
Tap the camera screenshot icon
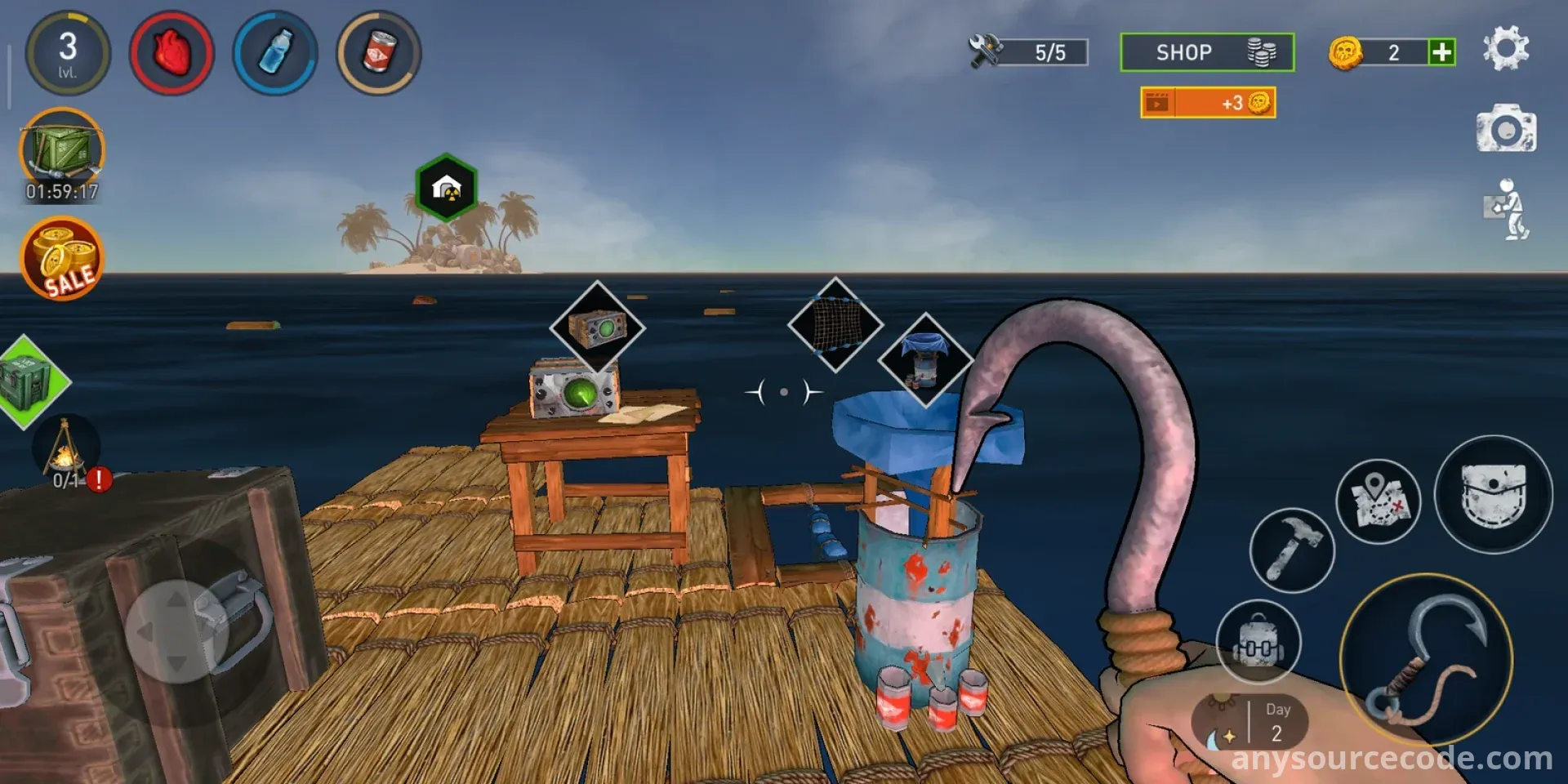tap(1506, 129)
